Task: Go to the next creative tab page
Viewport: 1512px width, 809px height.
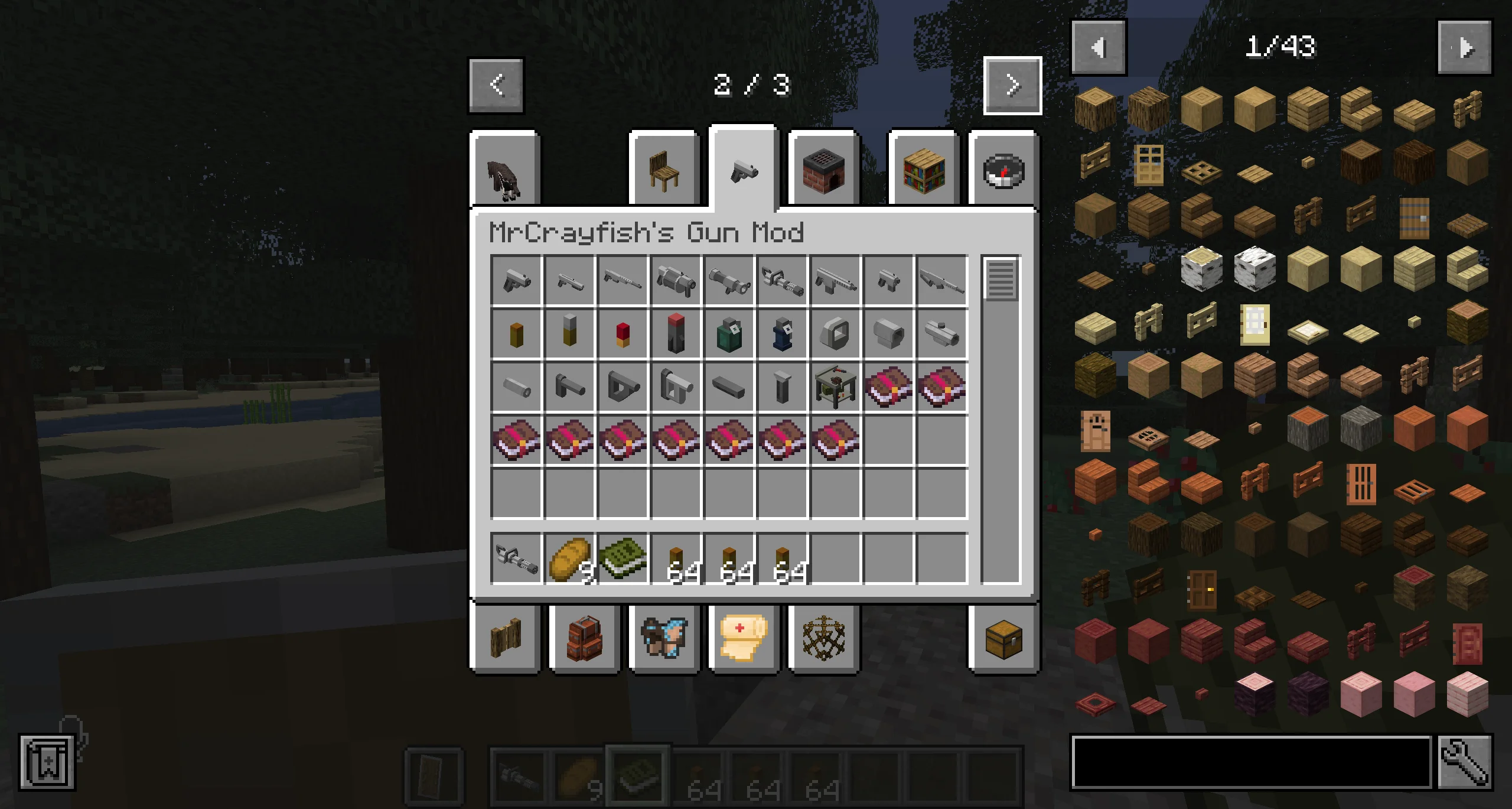Action: [1012, 86]
